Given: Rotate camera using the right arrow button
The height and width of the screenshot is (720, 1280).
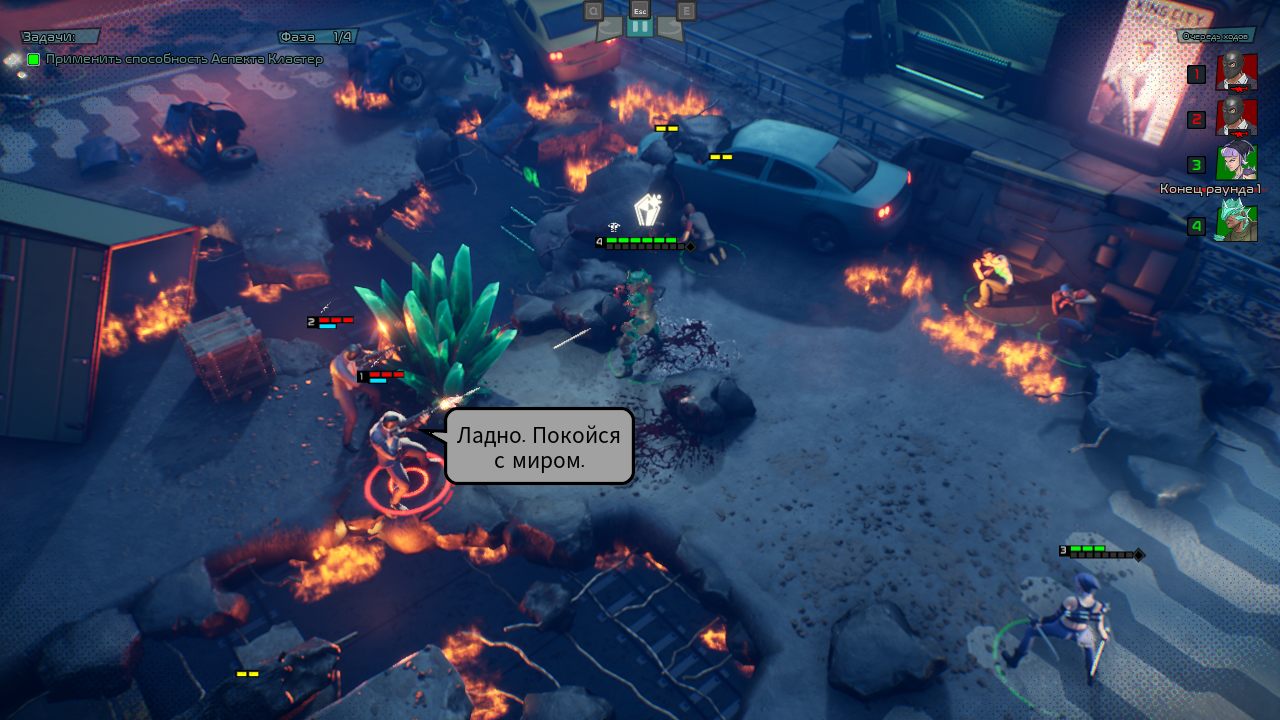Looking at the screenshot, I should 672,27.
